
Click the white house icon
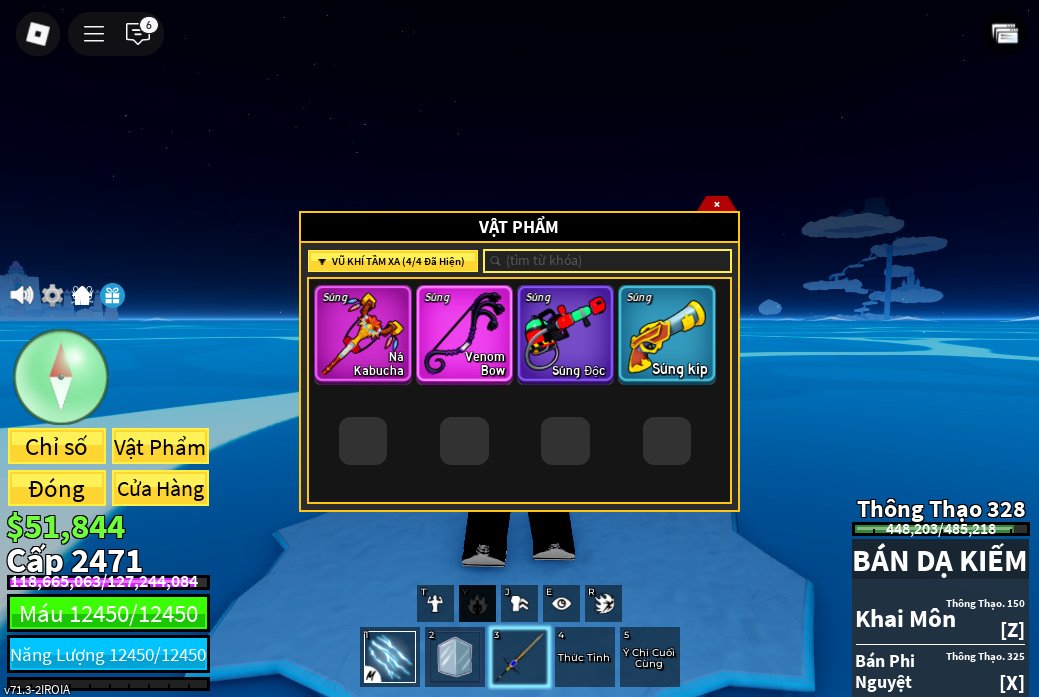tap(82, 295)
